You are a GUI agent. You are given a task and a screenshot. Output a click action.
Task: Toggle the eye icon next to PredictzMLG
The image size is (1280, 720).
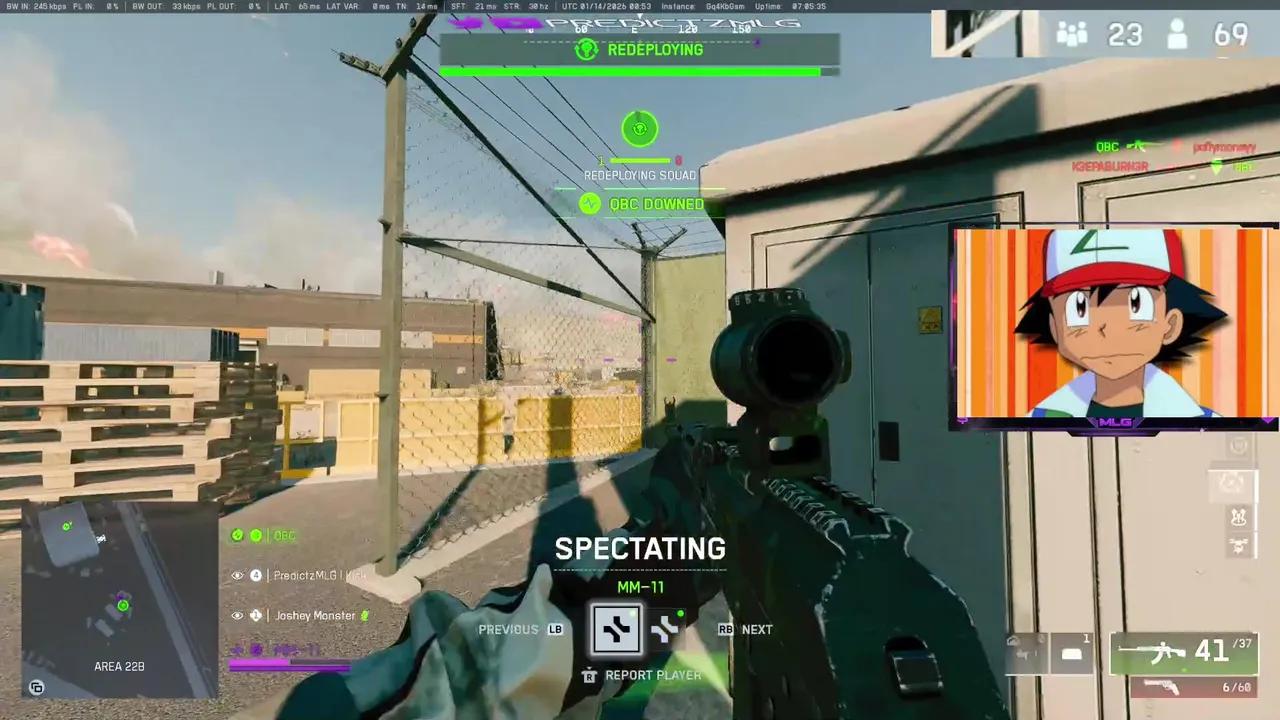pyautogui.click(x=237, y=575)
